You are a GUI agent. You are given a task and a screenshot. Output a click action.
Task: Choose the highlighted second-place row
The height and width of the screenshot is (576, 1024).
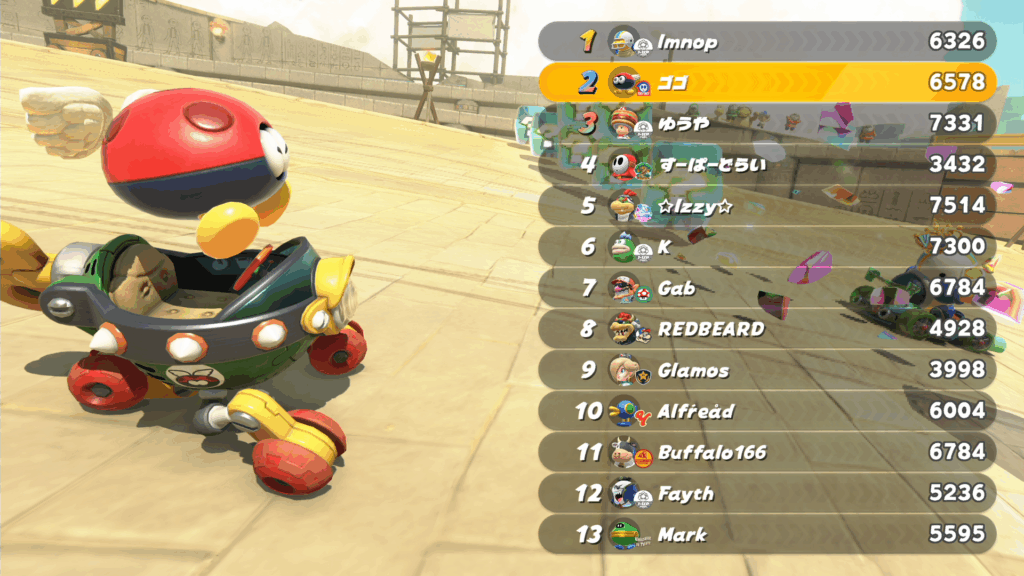[x=767, y=82]
